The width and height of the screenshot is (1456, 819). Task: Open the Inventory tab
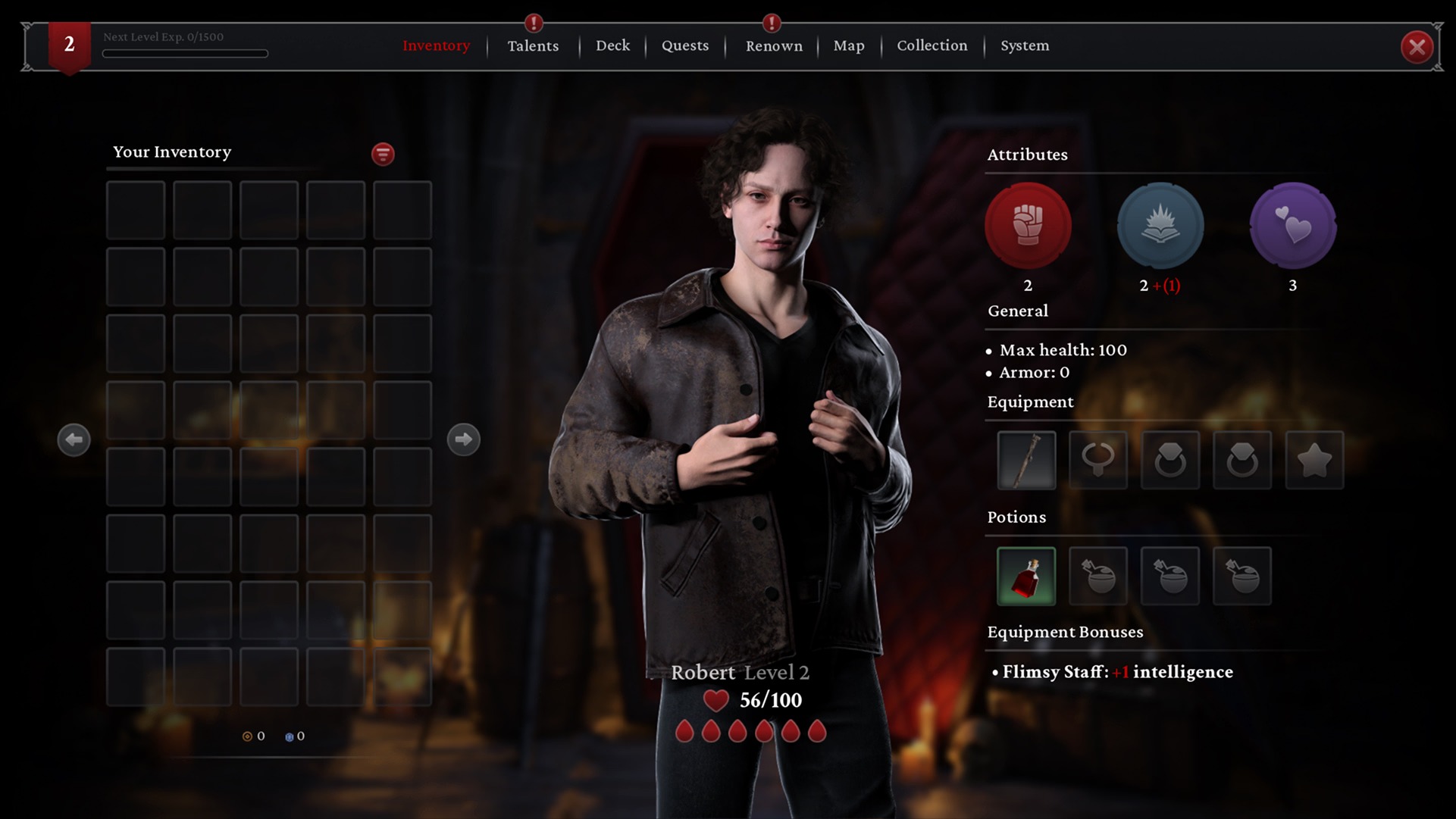[x=436, y=45]
